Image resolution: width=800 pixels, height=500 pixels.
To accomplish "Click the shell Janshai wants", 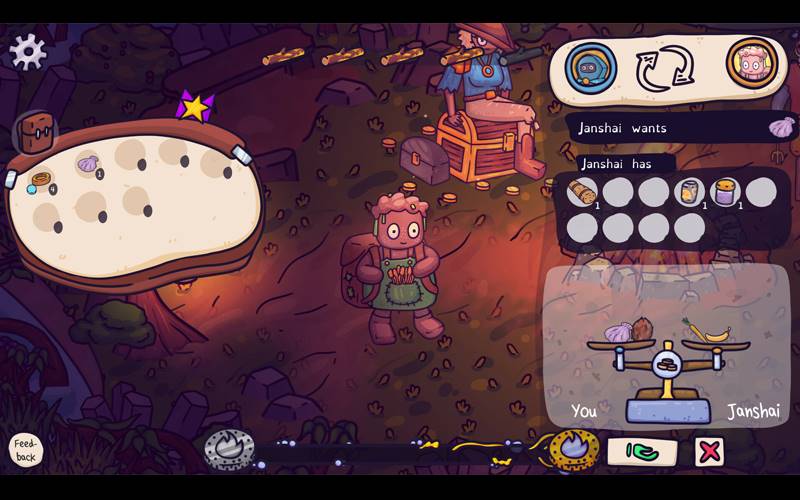I will click(x=781, y=127).
